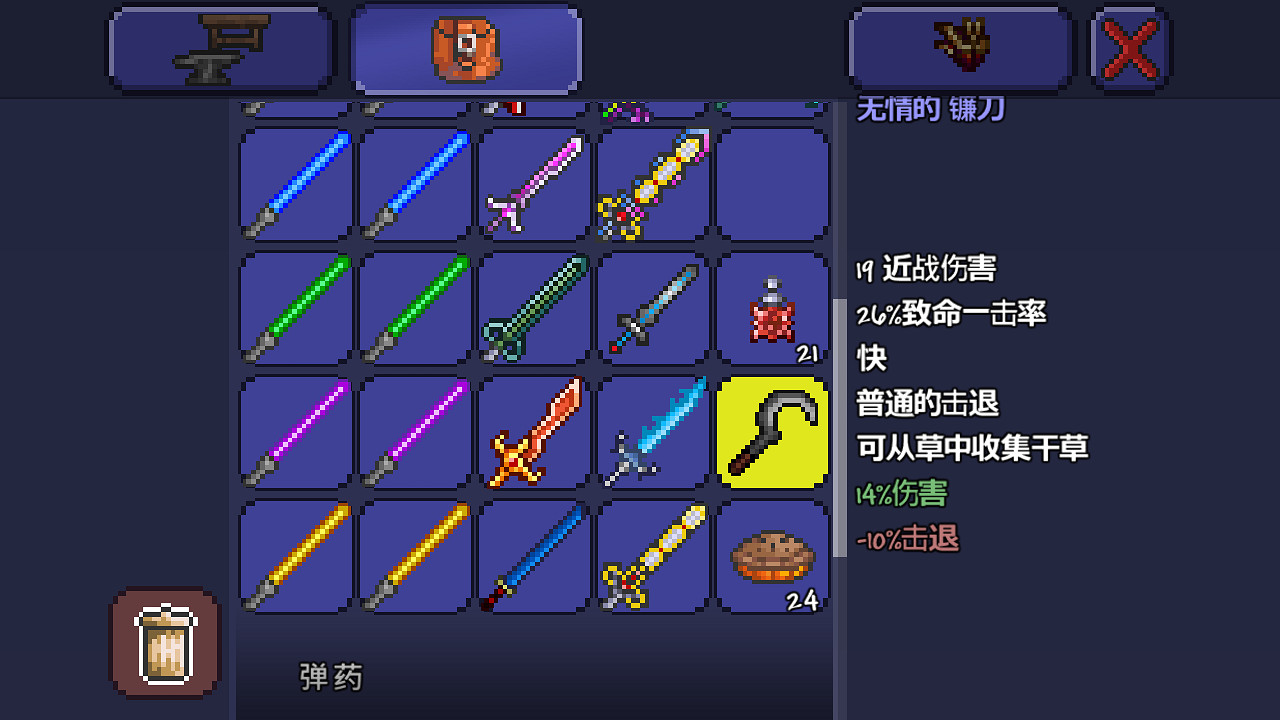The image size is (1280, 720).
Task: Select the blue katana in bottom row
Action: (535, 557)
